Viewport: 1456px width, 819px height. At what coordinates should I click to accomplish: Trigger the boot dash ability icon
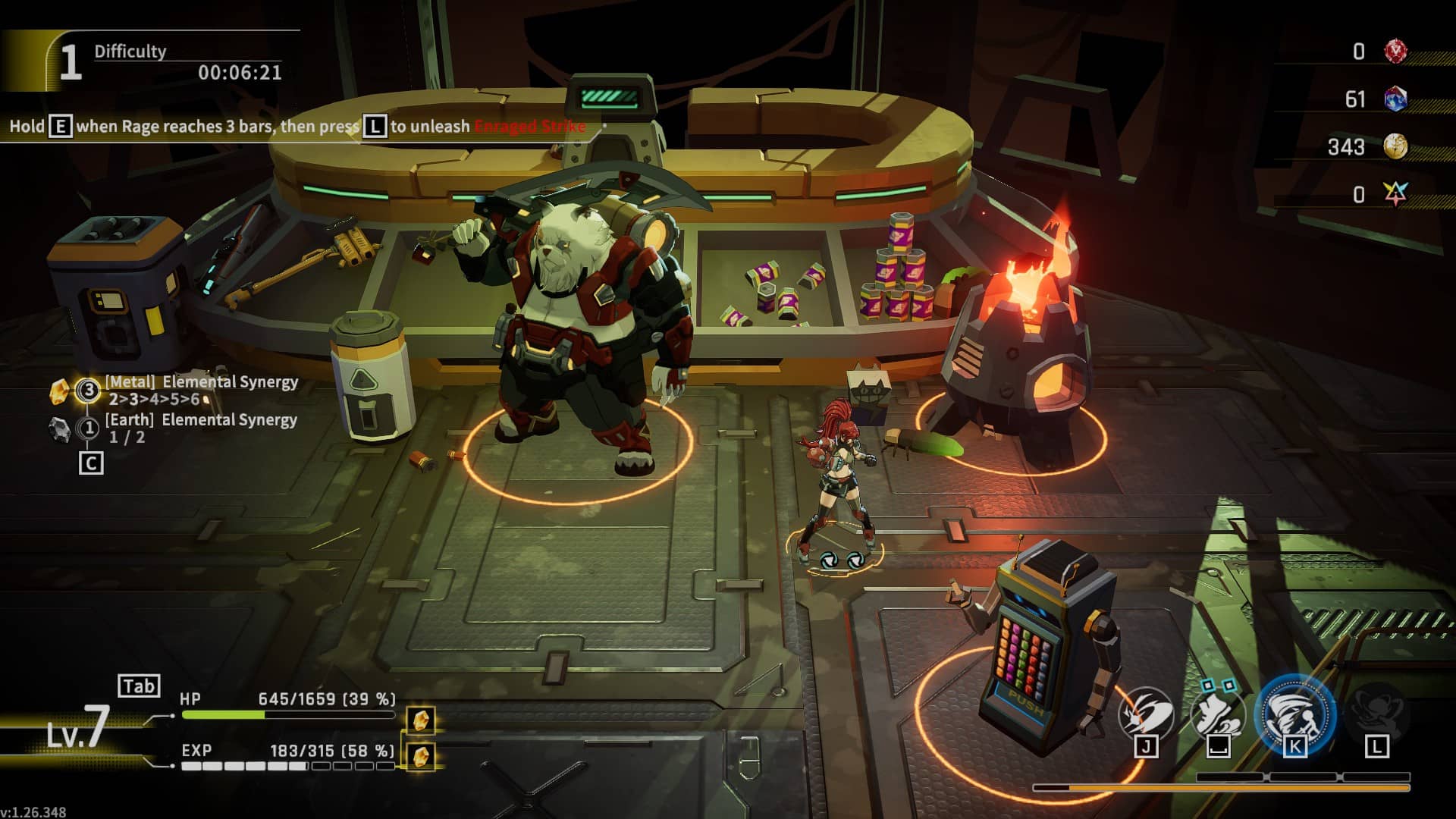pyautogui.click(x=1218, y=714)
